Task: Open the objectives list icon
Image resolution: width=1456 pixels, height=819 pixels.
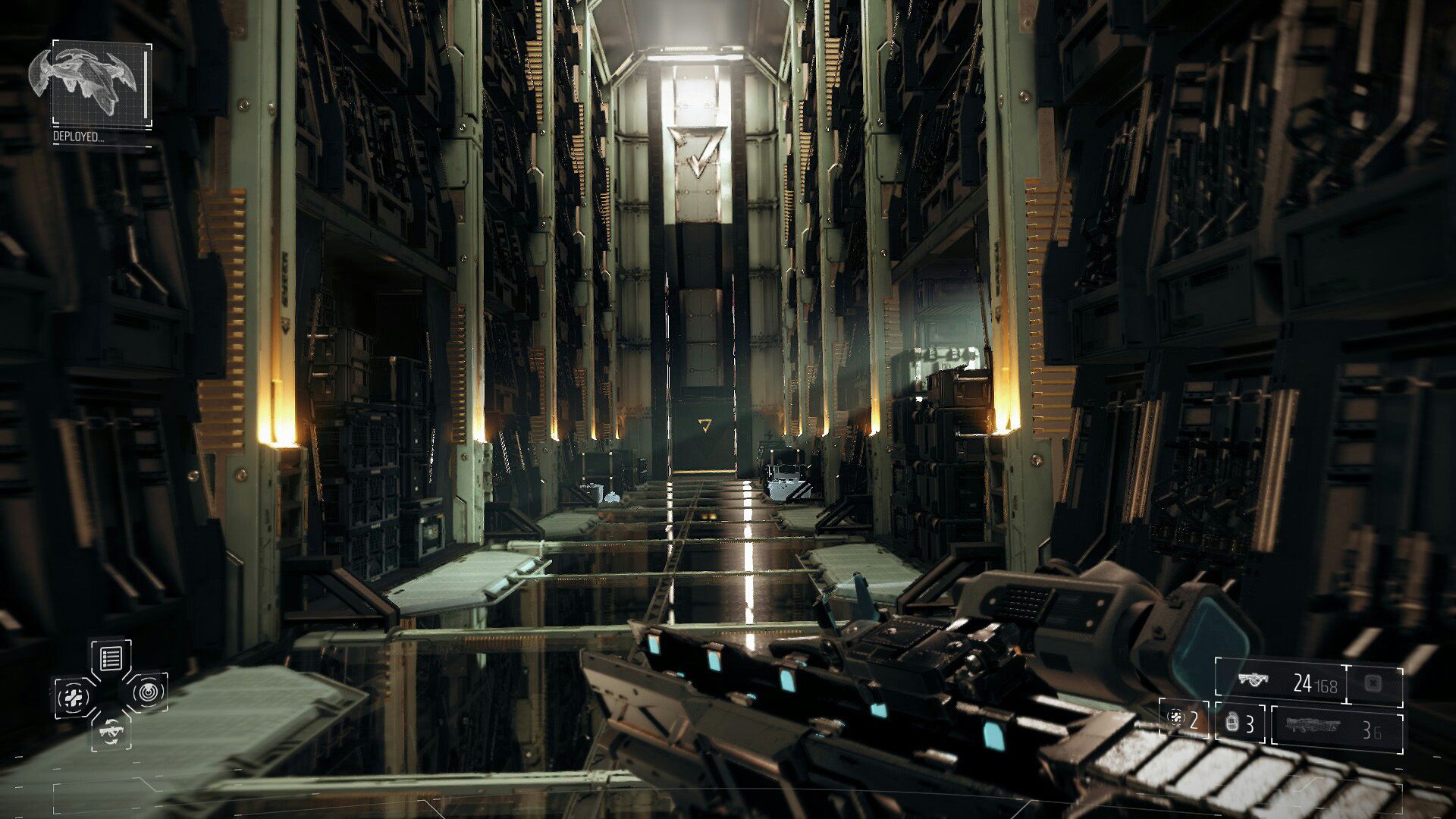Action: click(x=111, y=658)
